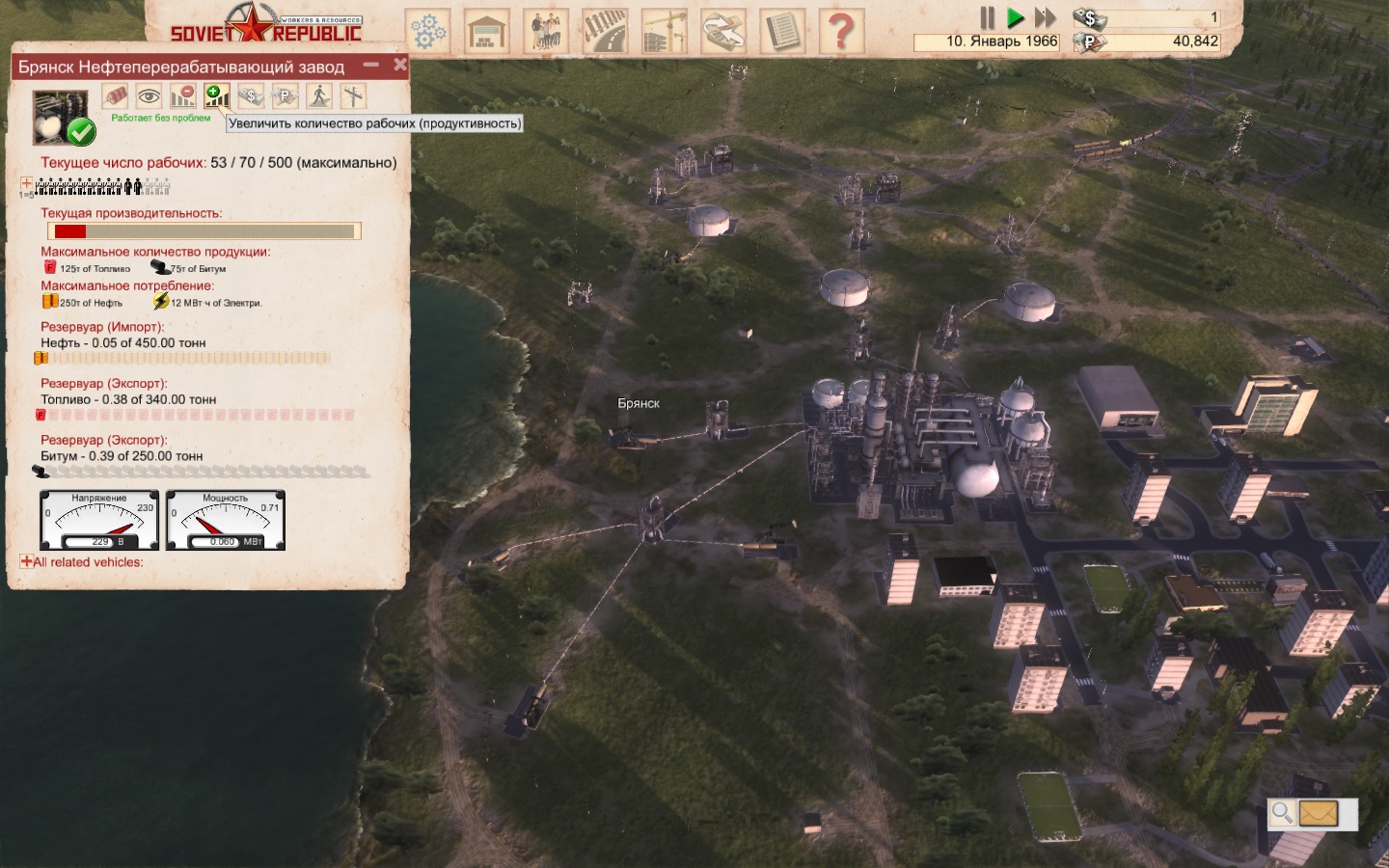Click the ruble money icon in panel
Image resolution: width=1389 pixels, height=868 pixels.
[285, 96]
